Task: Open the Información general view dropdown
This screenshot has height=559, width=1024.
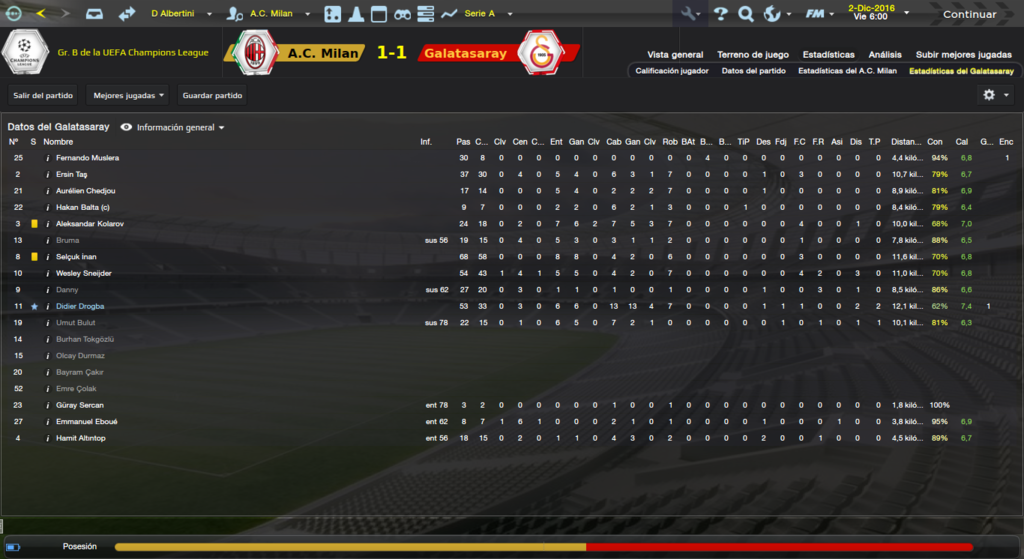Action: [x=180, y=128]
